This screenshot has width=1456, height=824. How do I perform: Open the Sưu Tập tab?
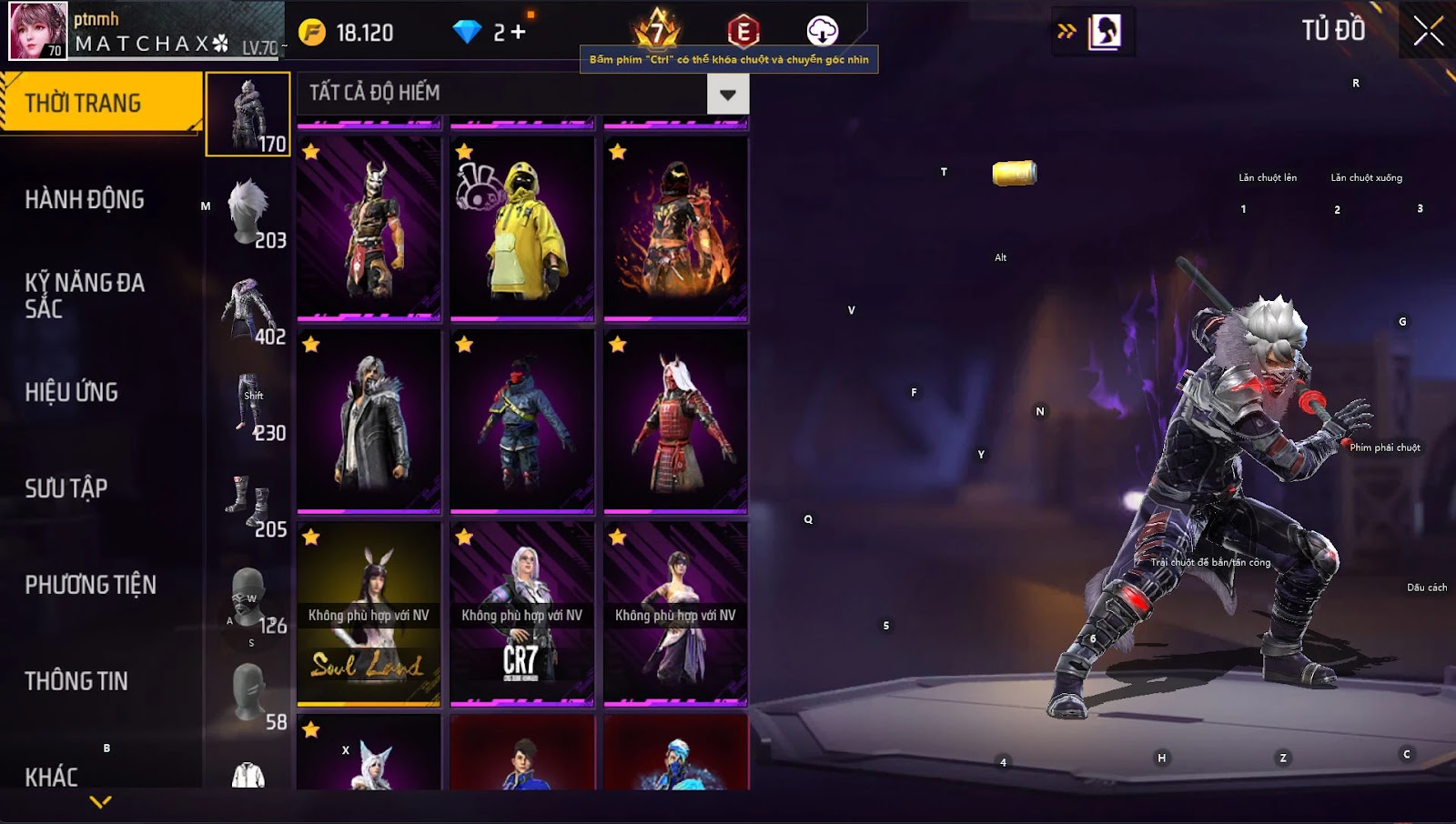click(x=66, y=488)
